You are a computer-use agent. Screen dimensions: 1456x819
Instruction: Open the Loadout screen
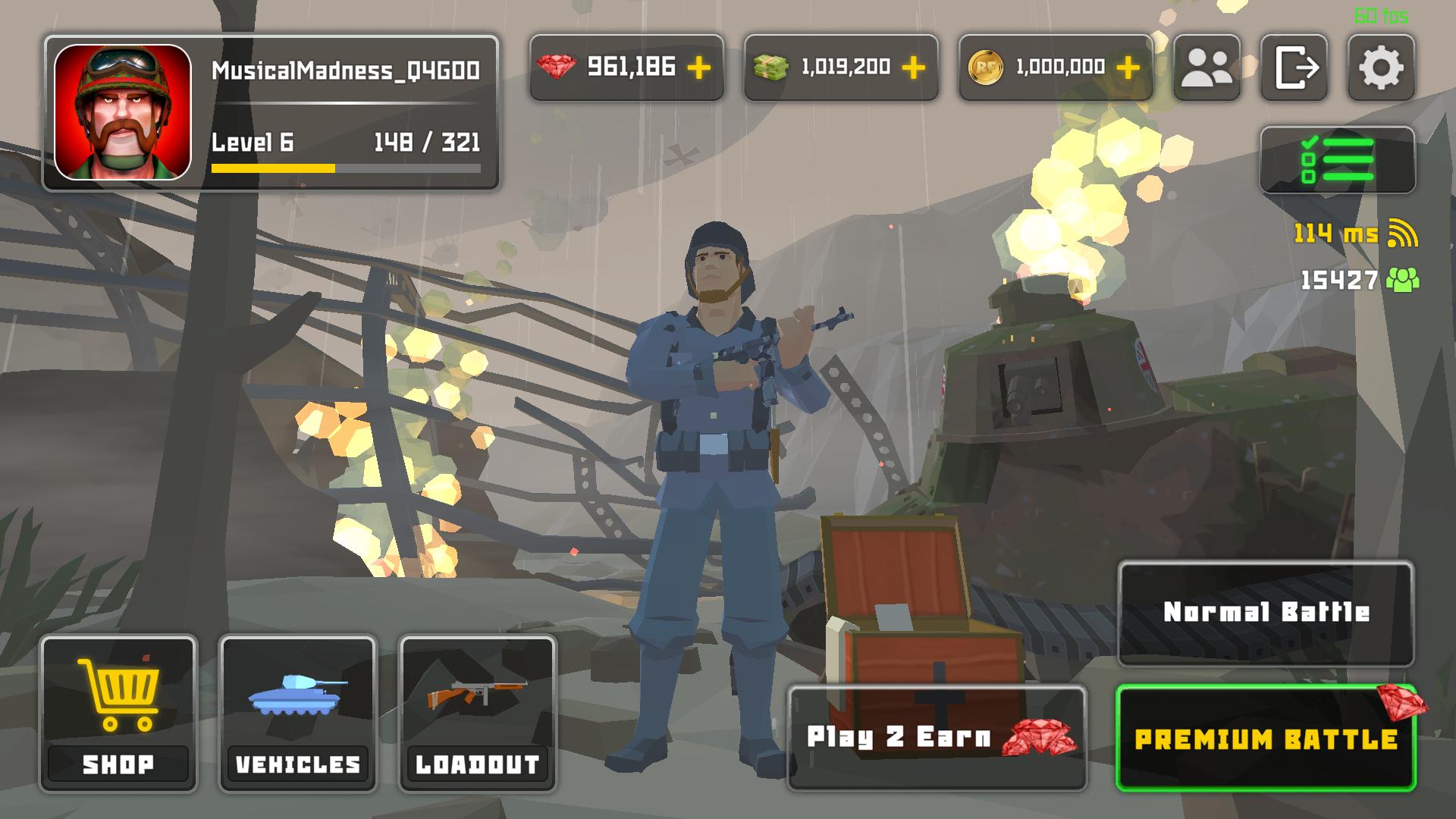pos(478,714)
